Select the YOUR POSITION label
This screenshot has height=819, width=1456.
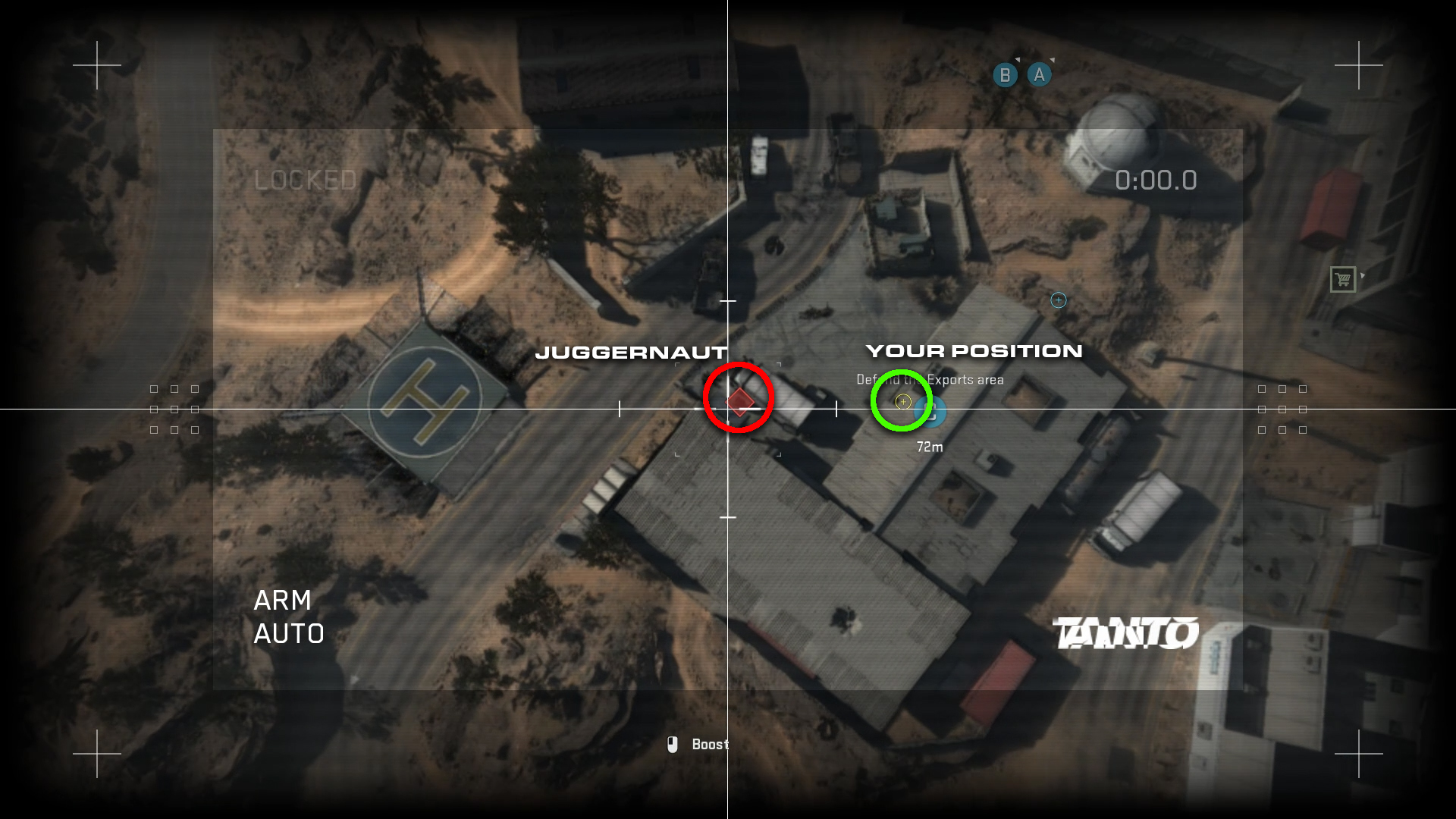click(x=975, y=350)
